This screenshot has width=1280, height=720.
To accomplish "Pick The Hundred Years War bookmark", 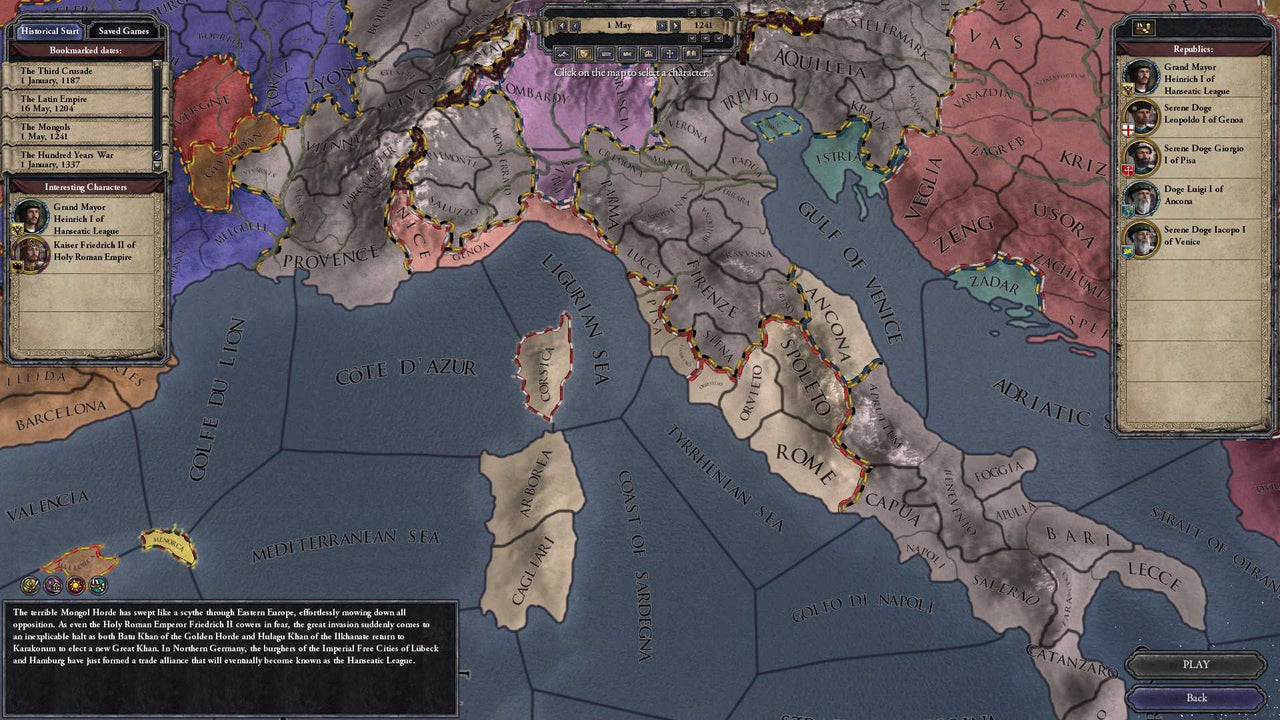I will pos(80,160).
